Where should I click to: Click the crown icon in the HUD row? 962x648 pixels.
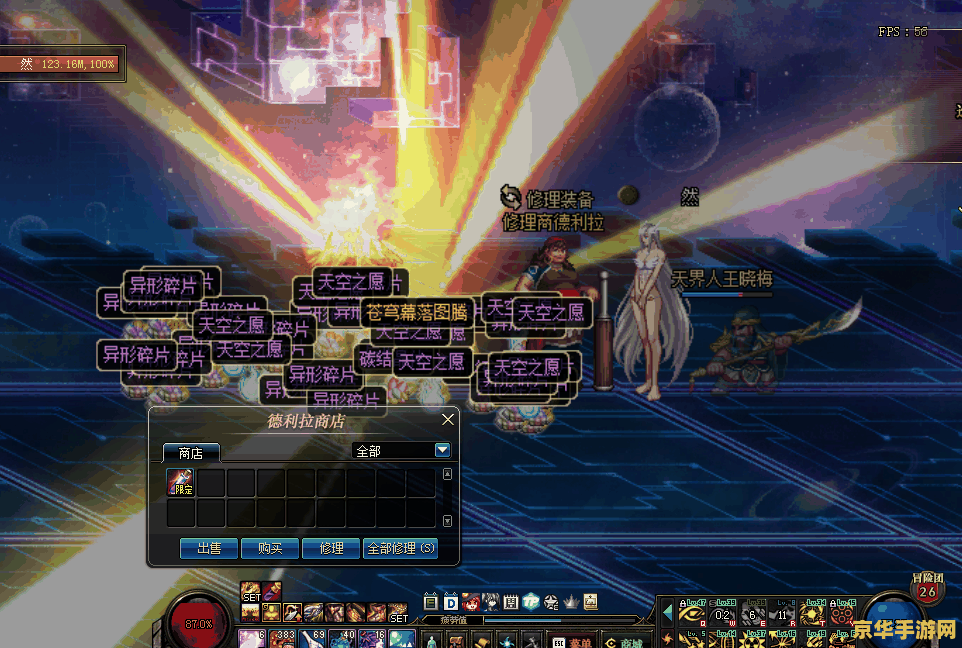[571, 602]
